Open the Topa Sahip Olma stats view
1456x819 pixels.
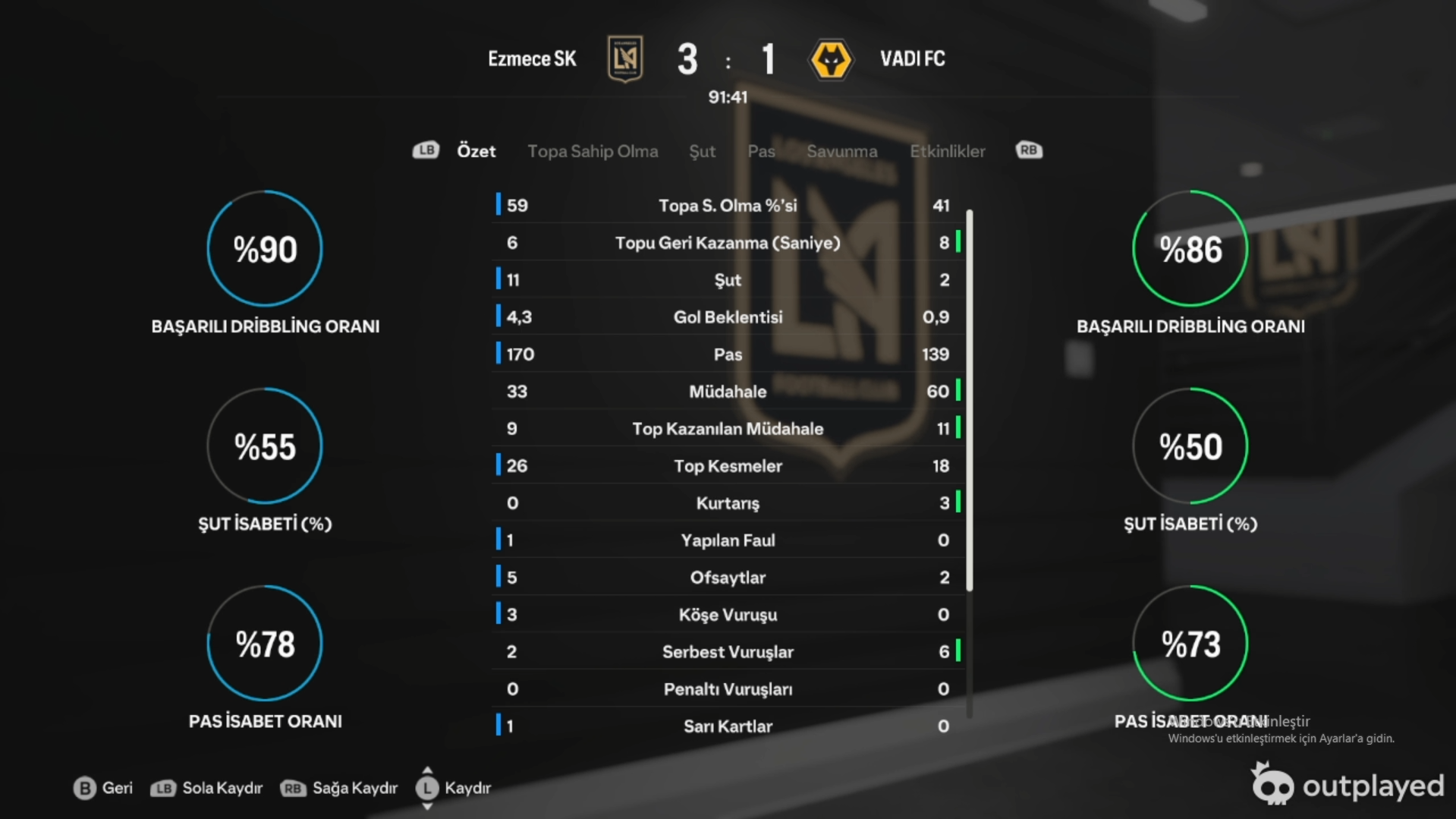pyautogui.click(x=593, y=151)
